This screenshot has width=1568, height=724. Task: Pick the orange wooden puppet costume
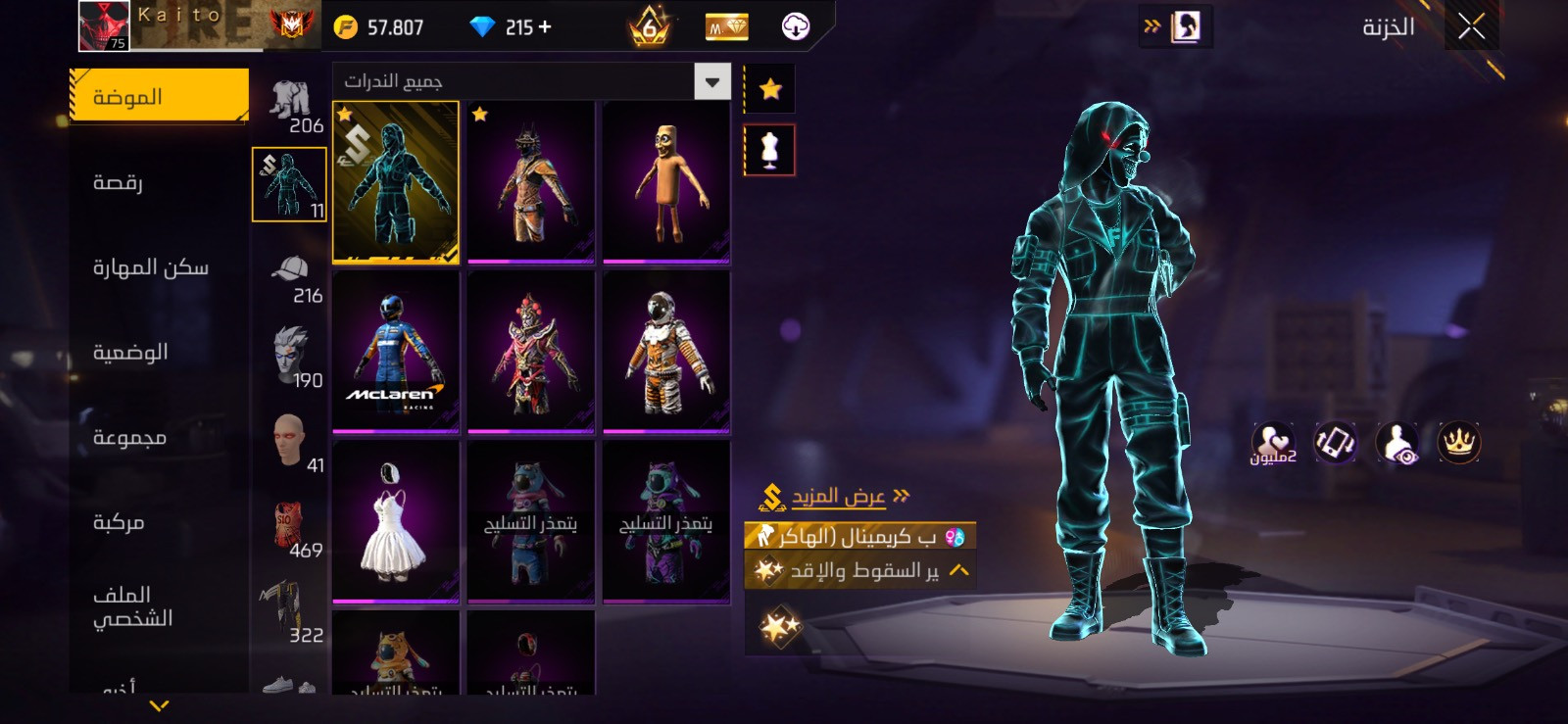666,181
